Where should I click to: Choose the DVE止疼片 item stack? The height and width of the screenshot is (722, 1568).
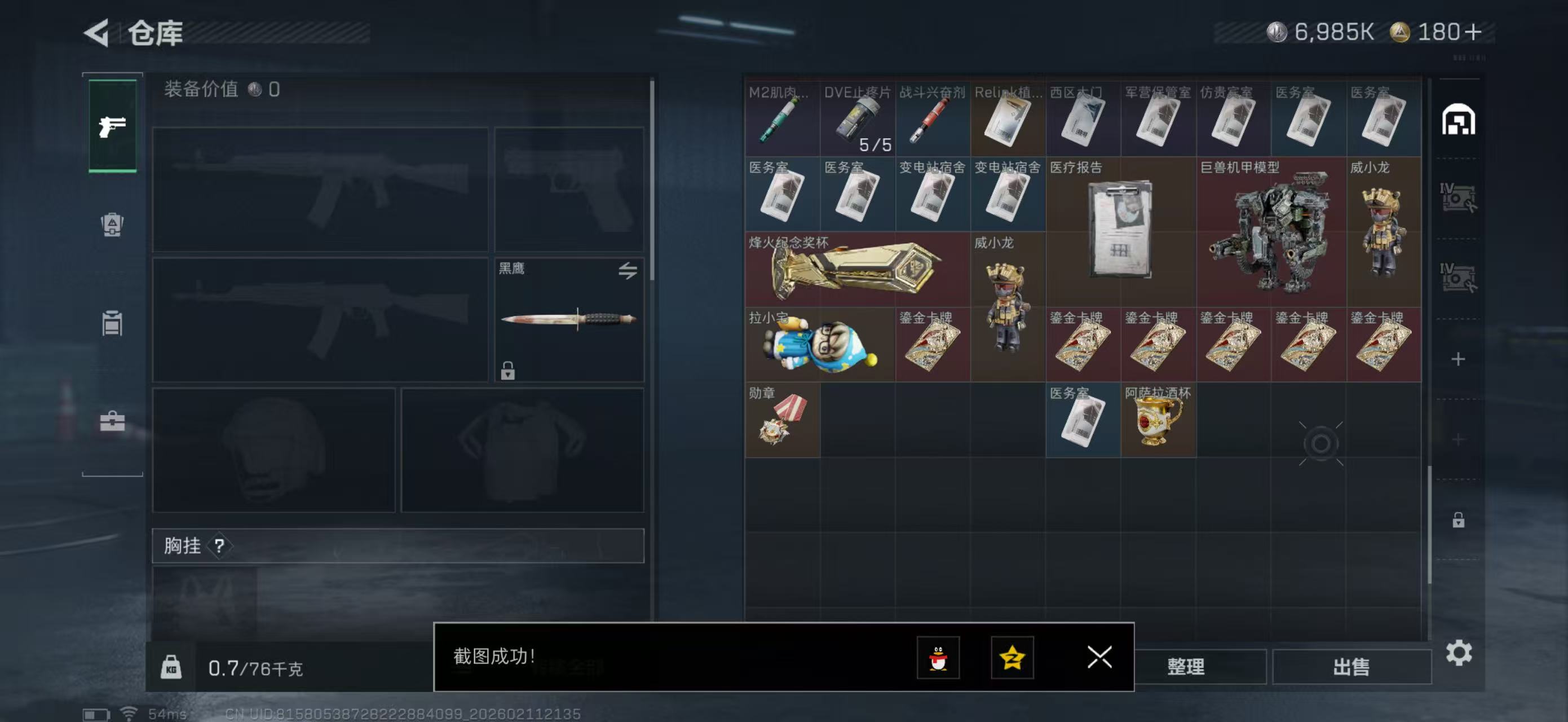[857, 120]
